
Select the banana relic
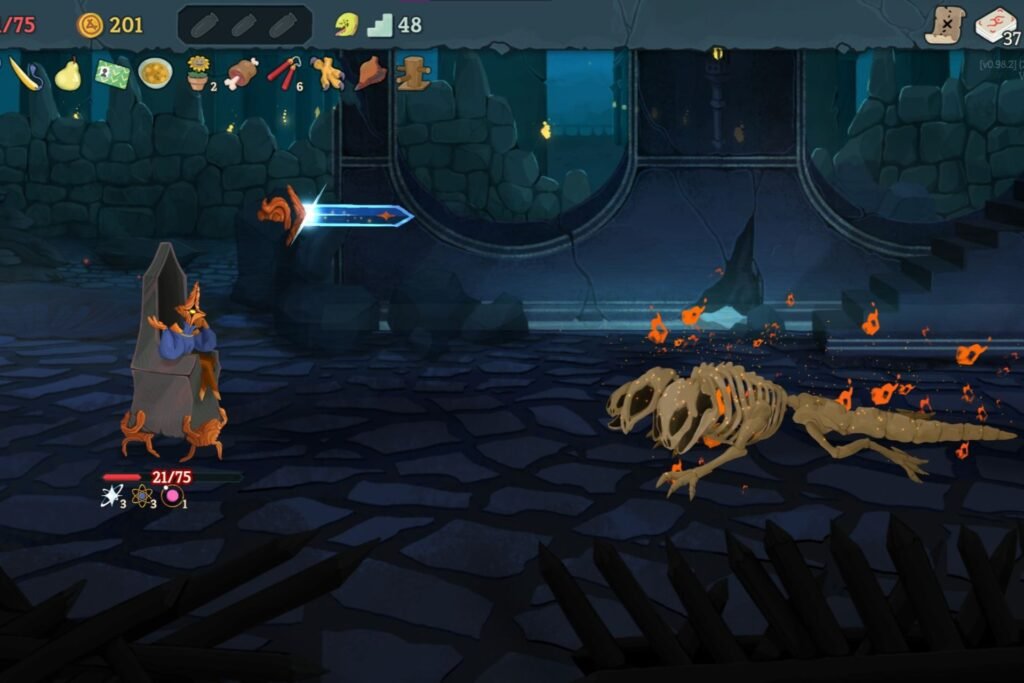26,75
